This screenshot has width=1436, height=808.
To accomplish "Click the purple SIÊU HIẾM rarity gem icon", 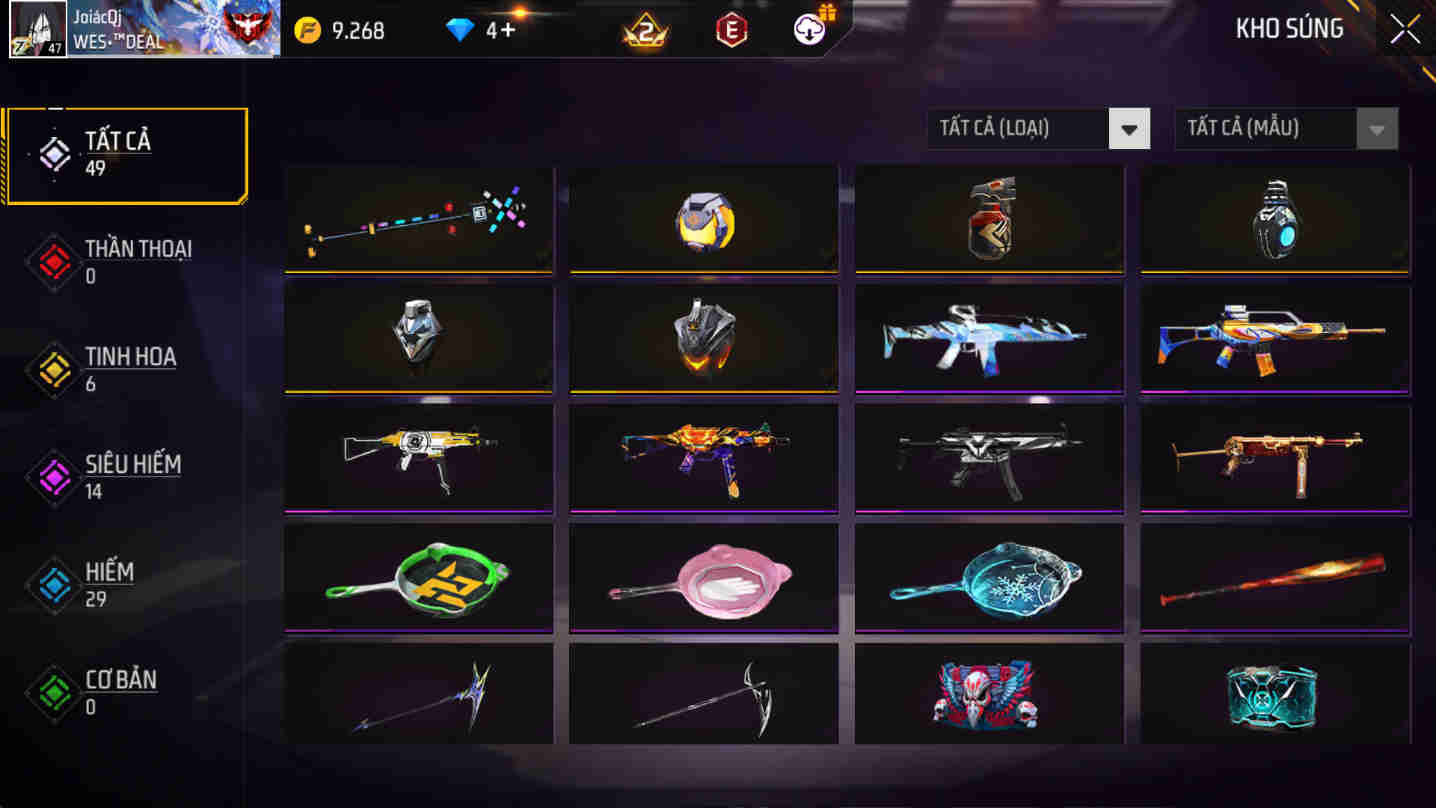I will (53, 477).
